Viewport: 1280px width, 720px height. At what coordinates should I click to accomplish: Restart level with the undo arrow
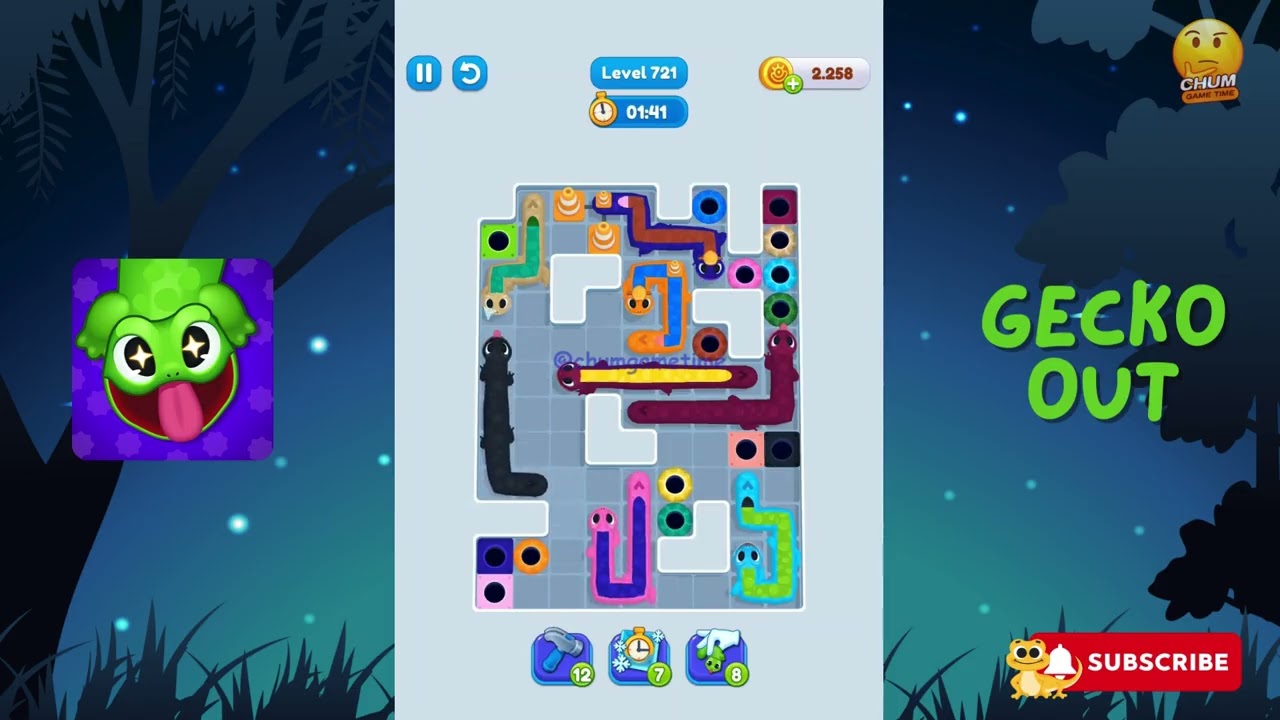(x=470, y=73)
